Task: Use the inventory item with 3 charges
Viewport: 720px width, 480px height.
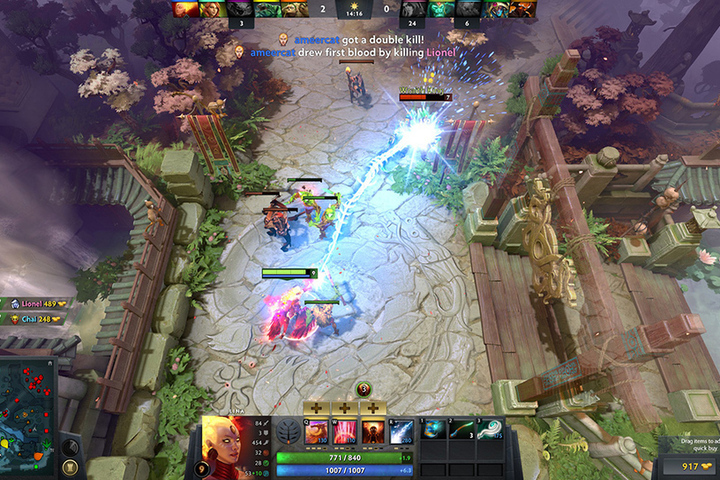Action: pos(463,430)
